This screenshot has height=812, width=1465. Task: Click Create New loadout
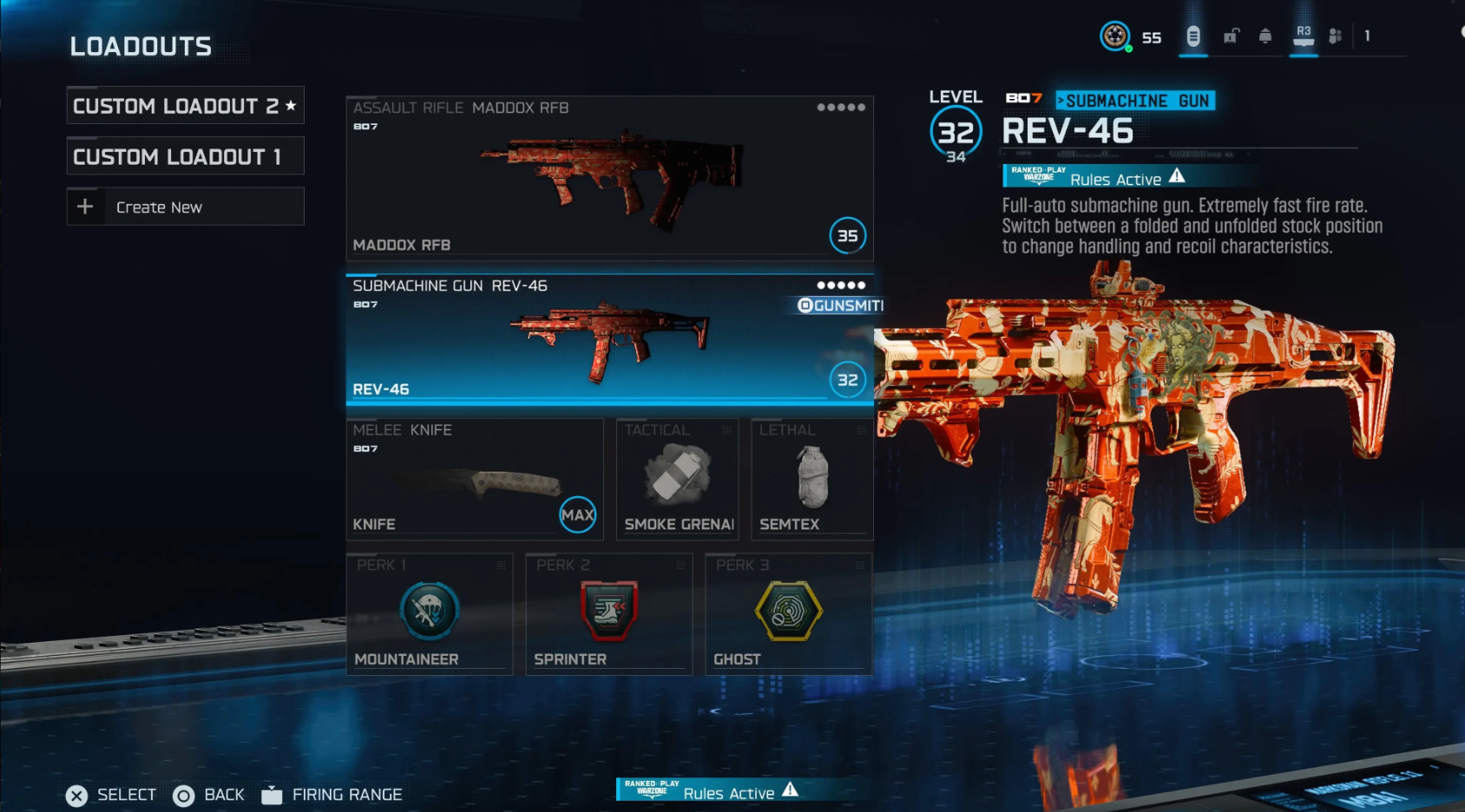[x=185, y=206]
